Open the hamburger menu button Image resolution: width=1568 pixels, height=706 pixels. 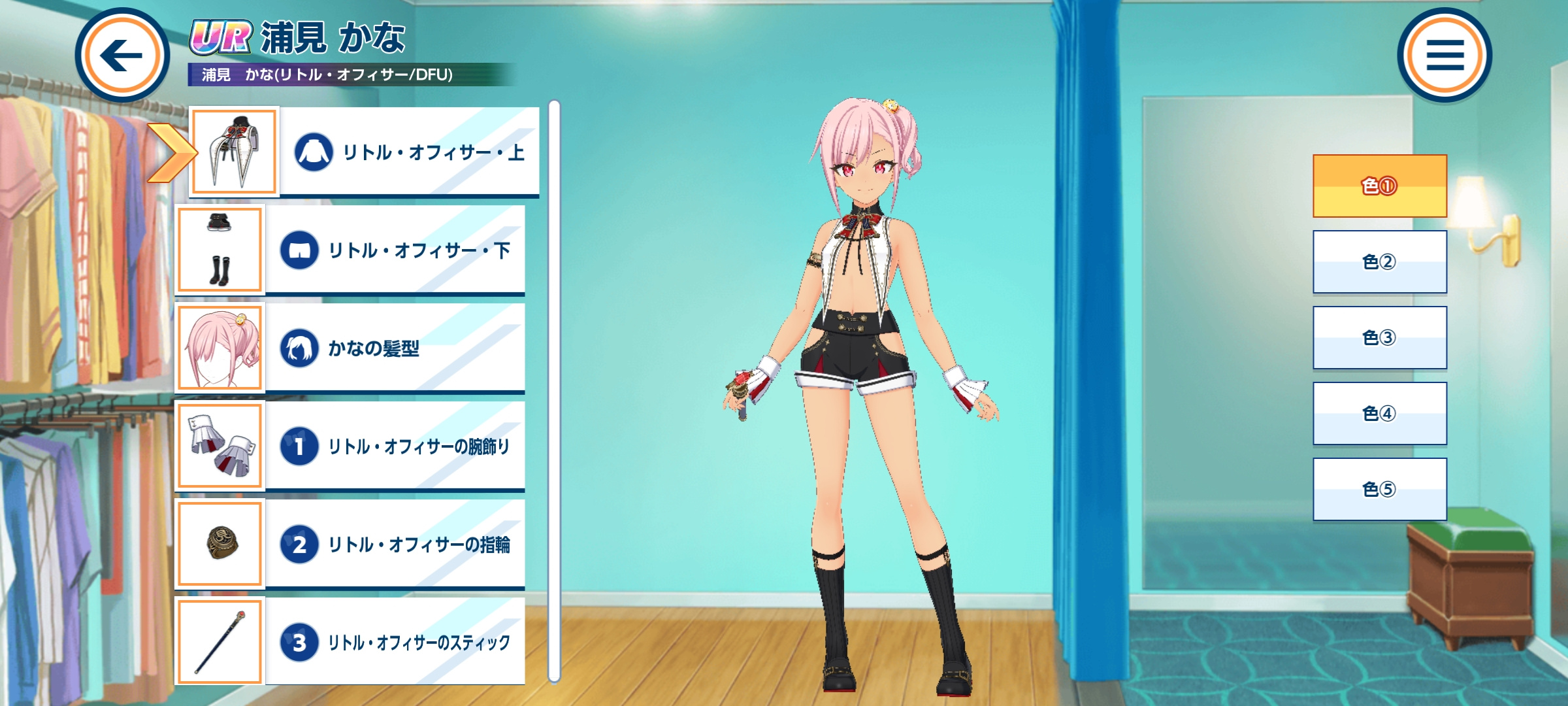click(x=1445, y=55)
